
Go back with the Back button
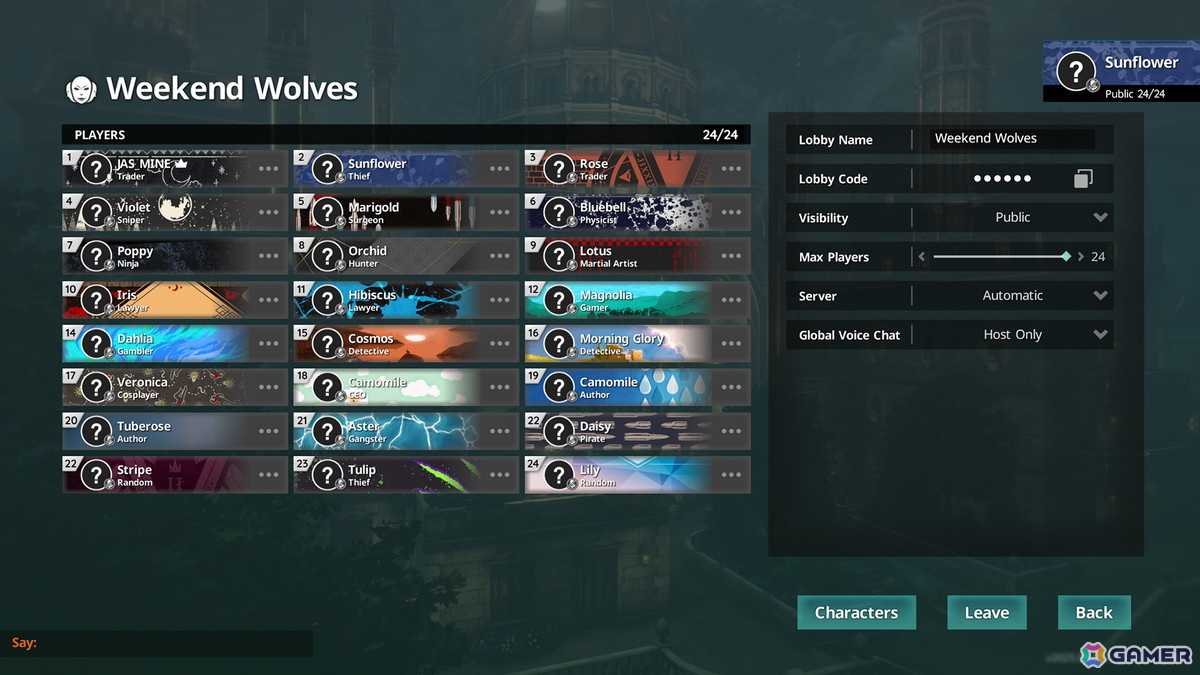pyautogui.click(x=1093, y=613)
